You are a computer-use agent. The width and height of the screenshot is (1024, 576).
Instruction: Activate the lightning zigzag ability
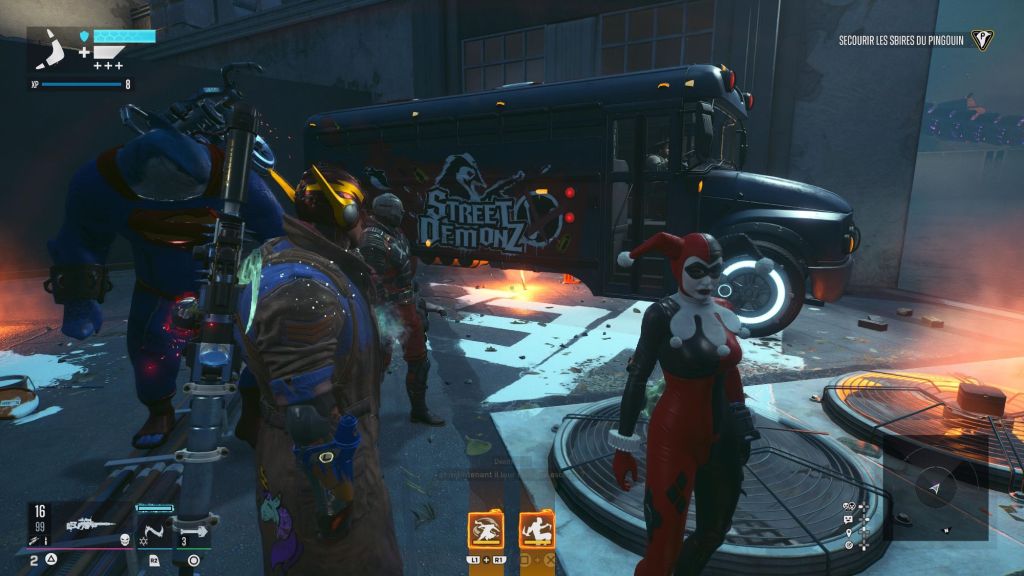pos(155,527)
